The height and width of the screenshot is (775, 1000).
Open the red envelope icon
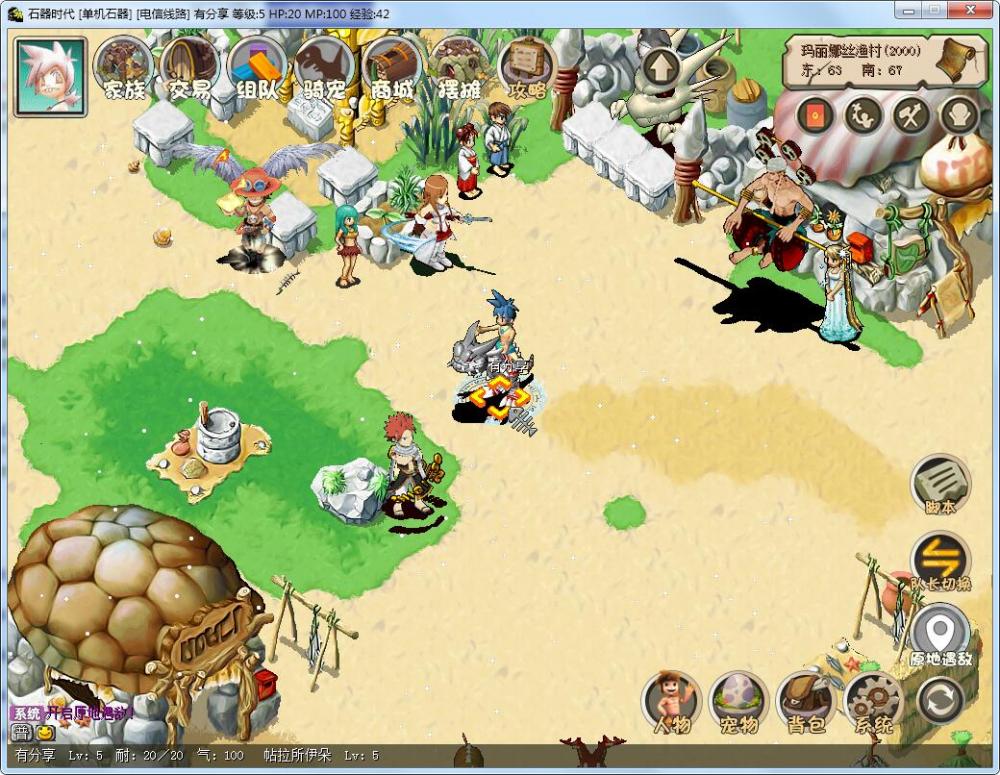814,116
